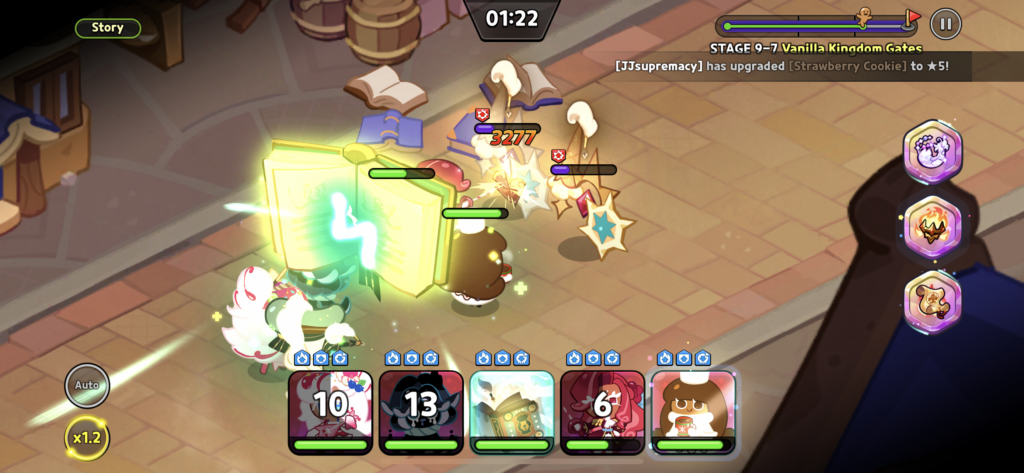
Task: Use the flaming crown treasure
Action: [x=932, y=228]
